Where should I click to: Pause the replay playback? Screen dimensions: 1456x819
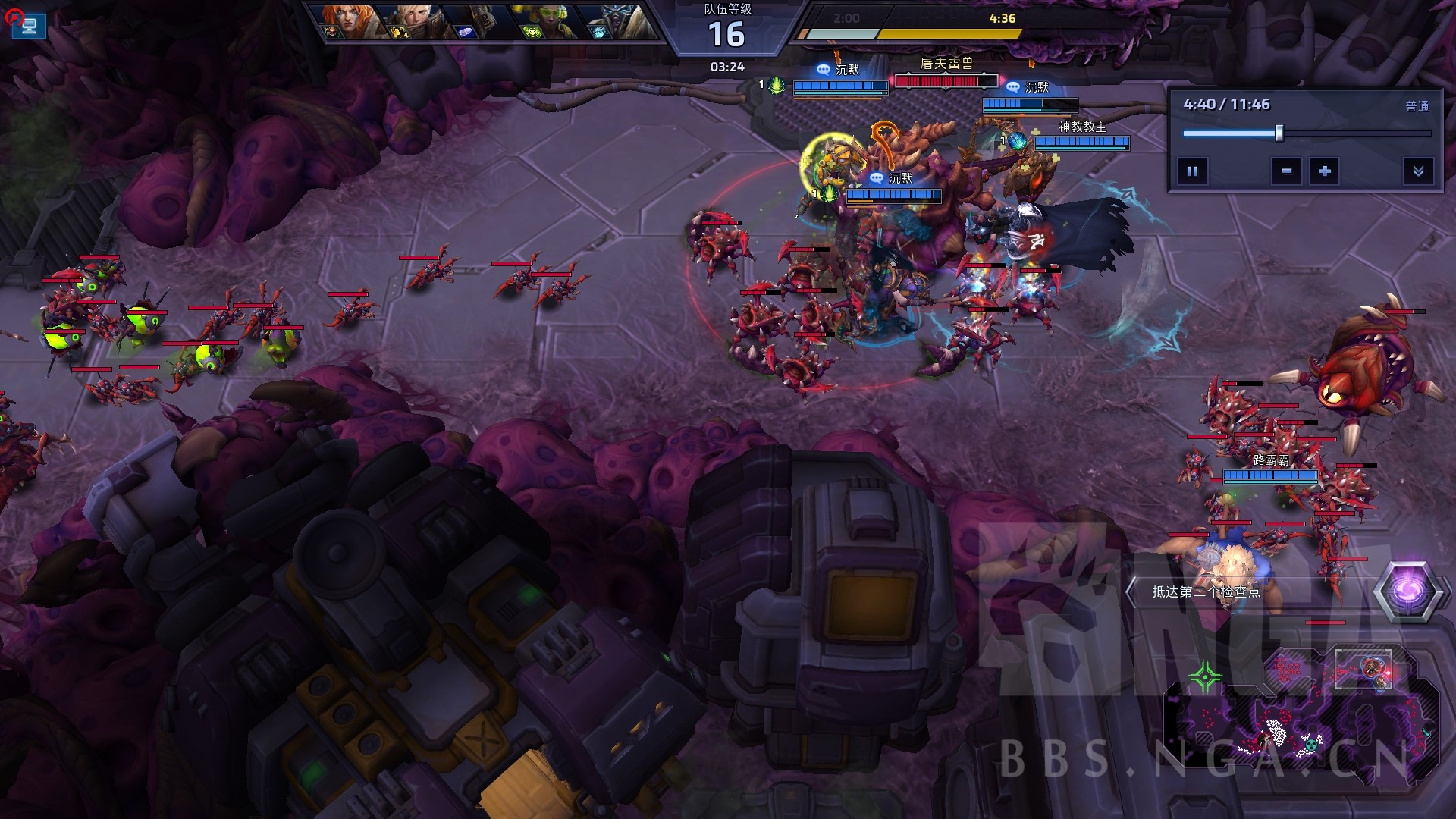1192,171
